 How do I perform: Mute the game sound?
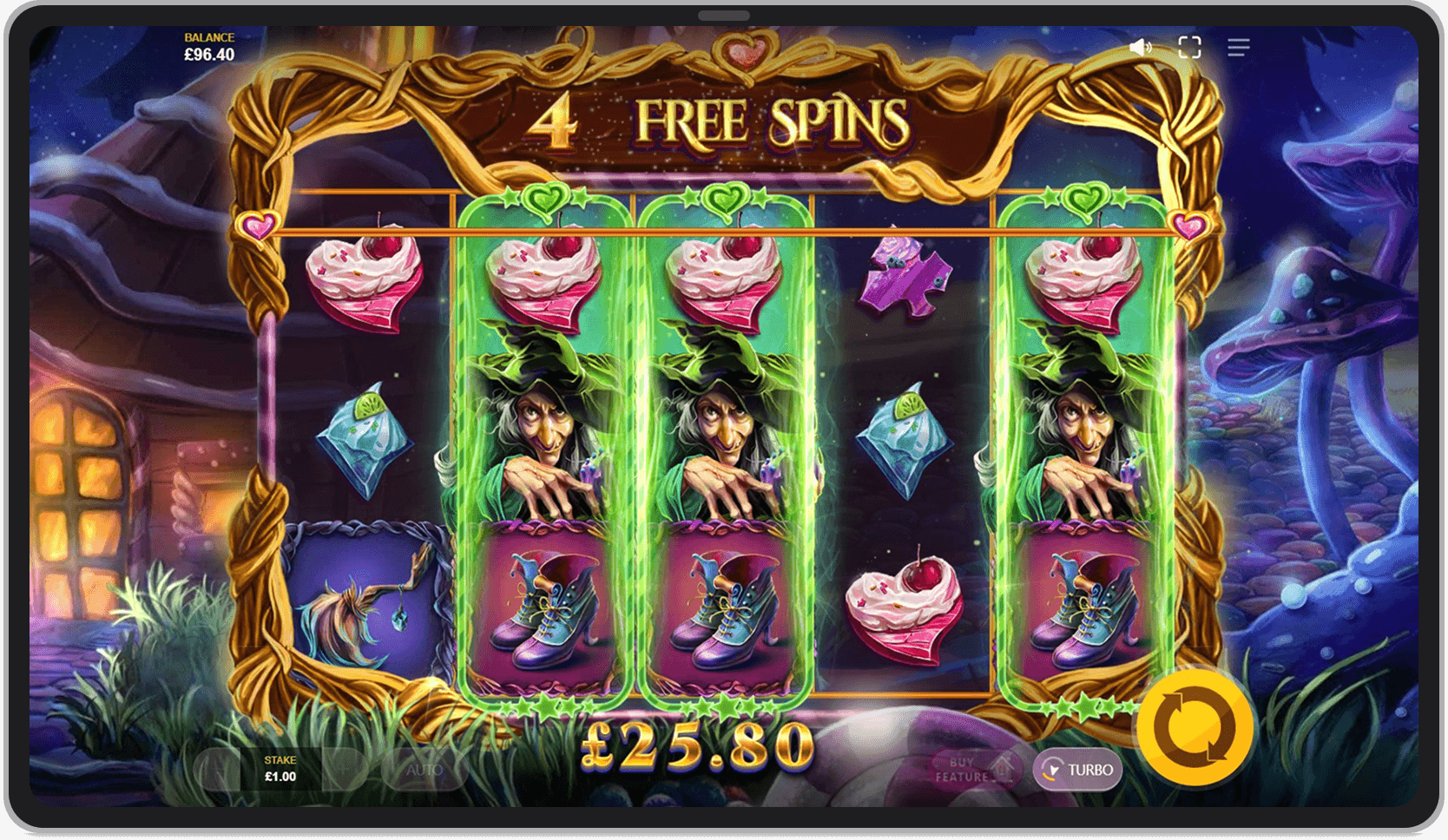[1140, 47]
